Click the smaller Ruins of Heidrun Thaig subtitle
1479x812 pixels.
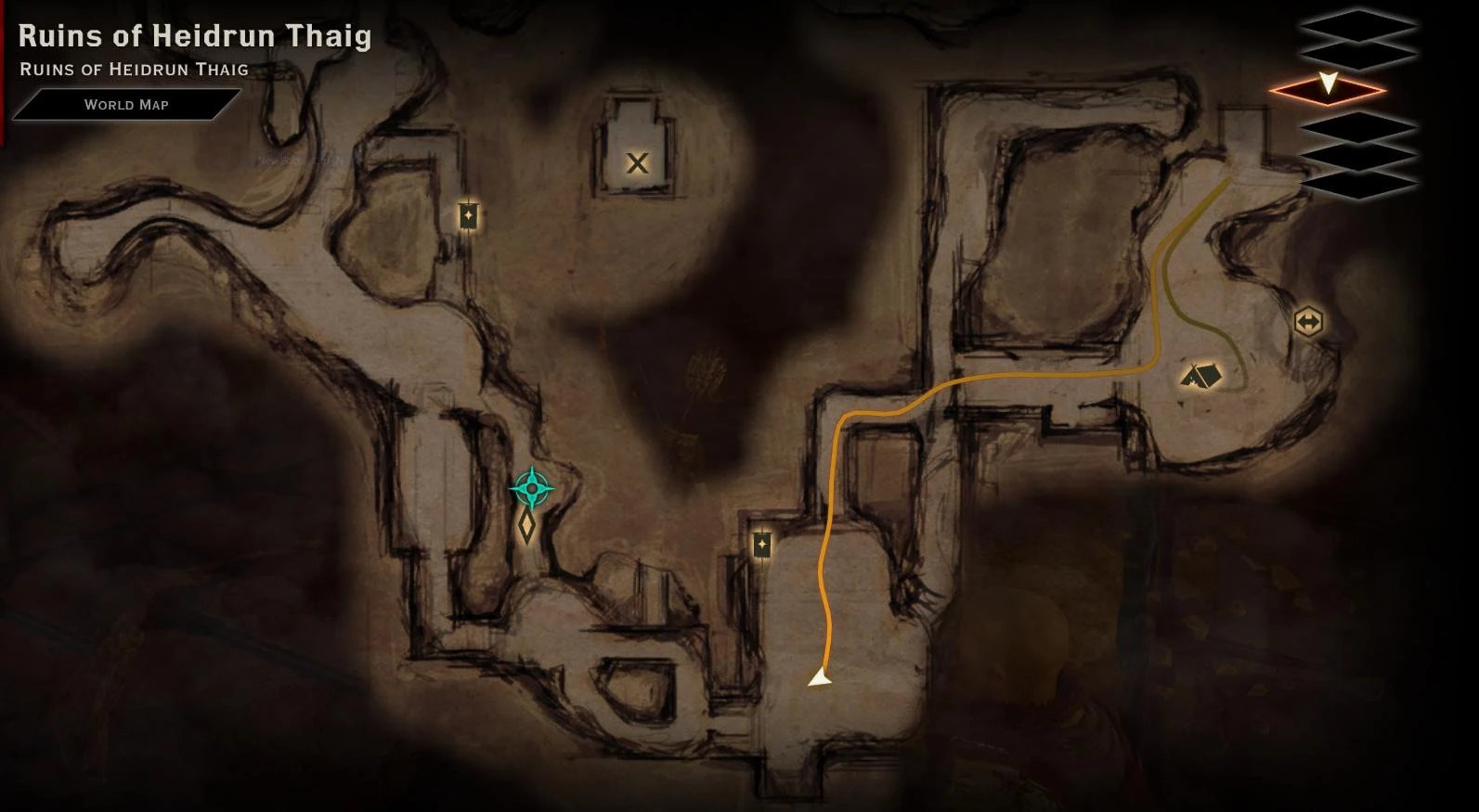pyautogui.click(x=134, y=69)
